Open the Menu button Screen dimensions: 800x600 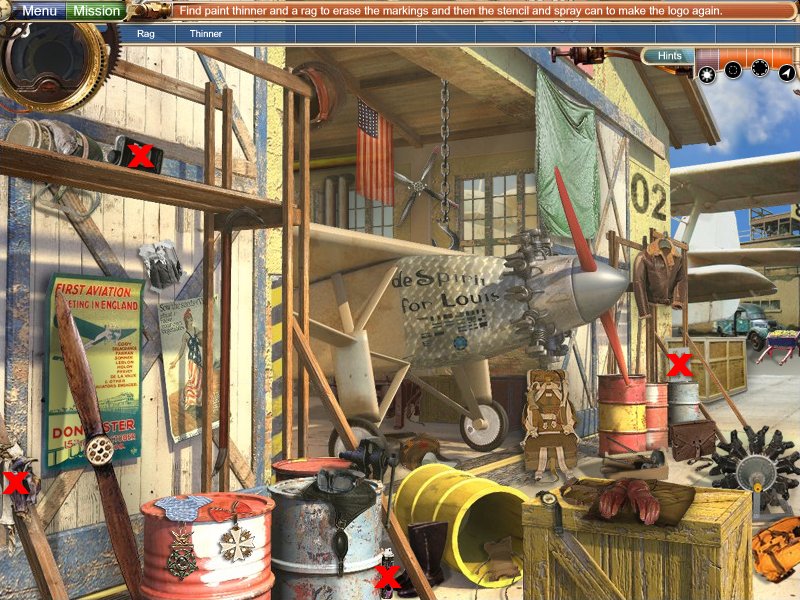[39, 11]
